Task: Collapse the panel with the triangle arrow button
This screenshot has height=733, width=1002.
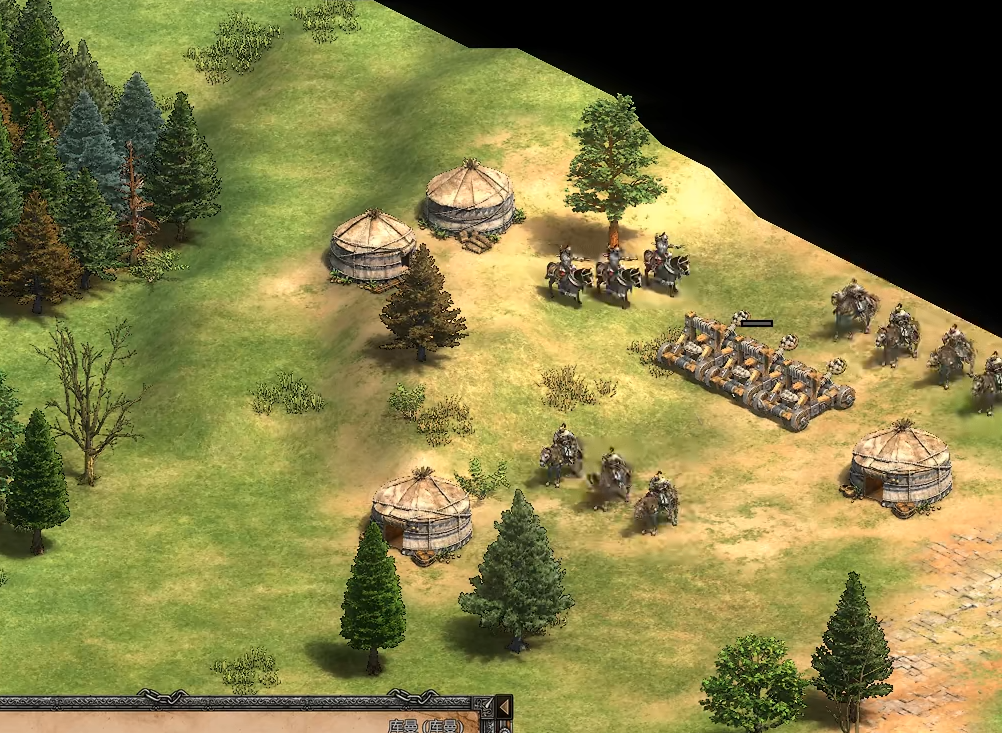Action: coord(503,708)
